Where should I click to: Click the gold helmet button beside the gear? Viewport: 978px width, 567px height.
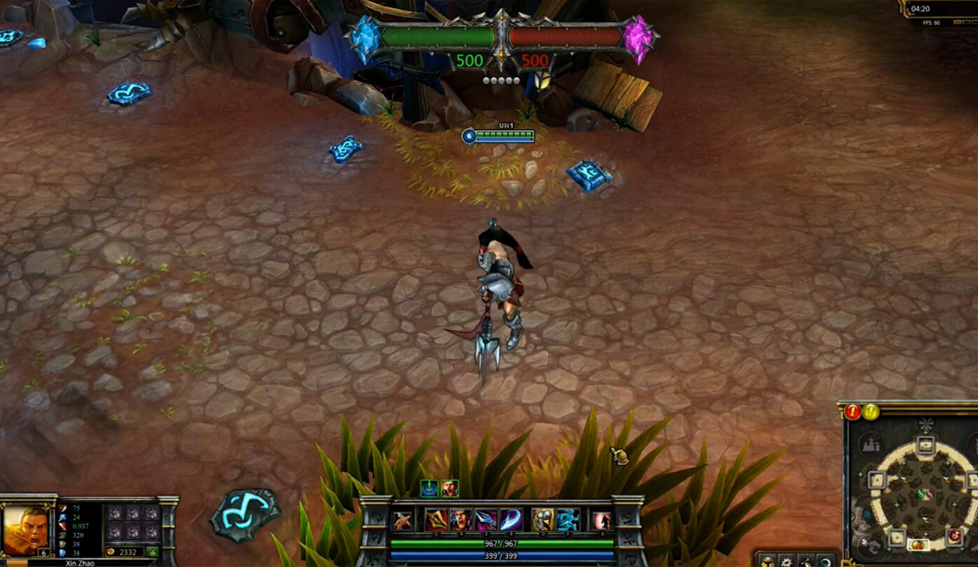tap(767, 560)
